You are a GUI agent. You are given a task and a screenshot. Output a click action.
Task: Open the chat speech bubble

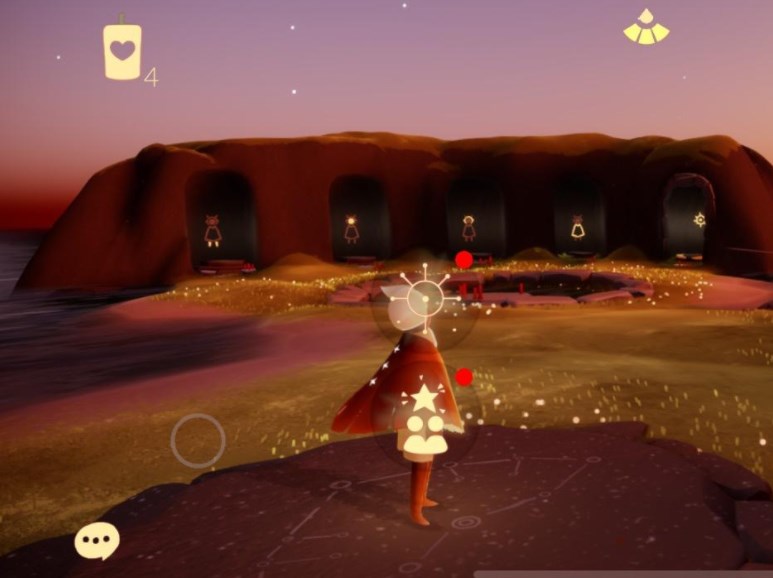97,541
